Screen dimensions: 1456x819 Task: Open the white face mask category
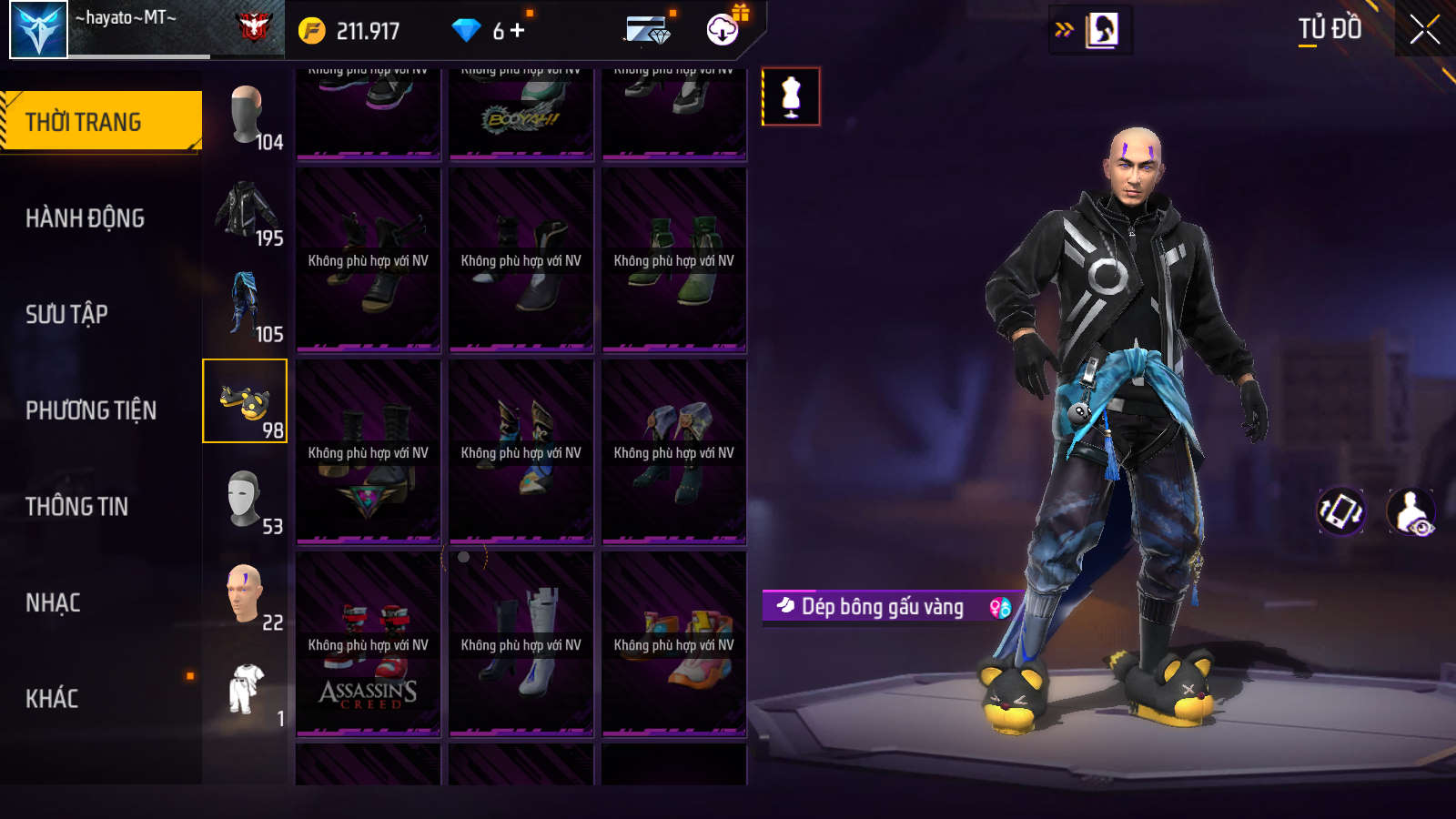tap(246, 500)
